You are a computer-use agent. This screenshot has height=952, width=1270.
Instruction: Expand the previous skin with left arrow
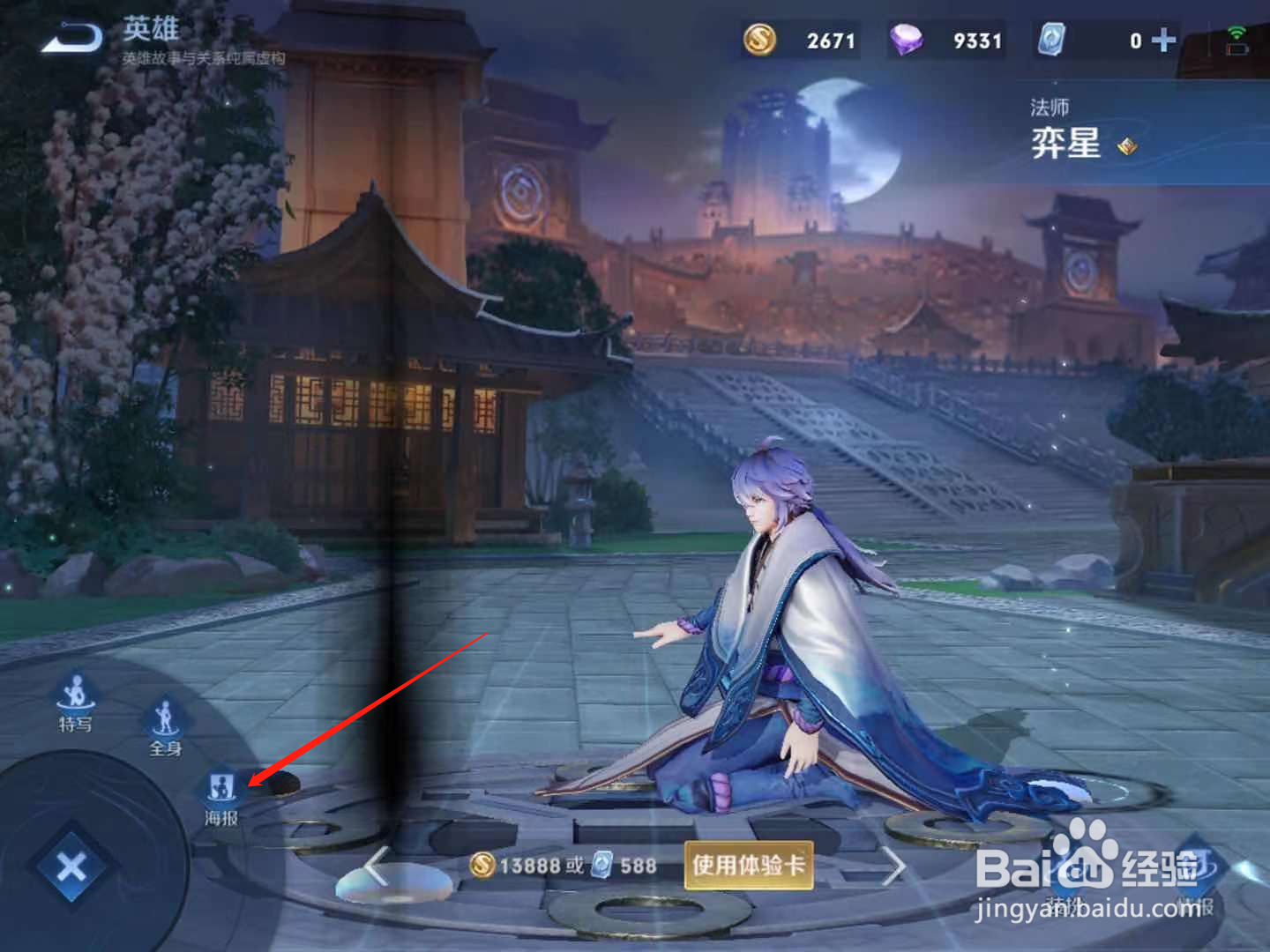374,866
